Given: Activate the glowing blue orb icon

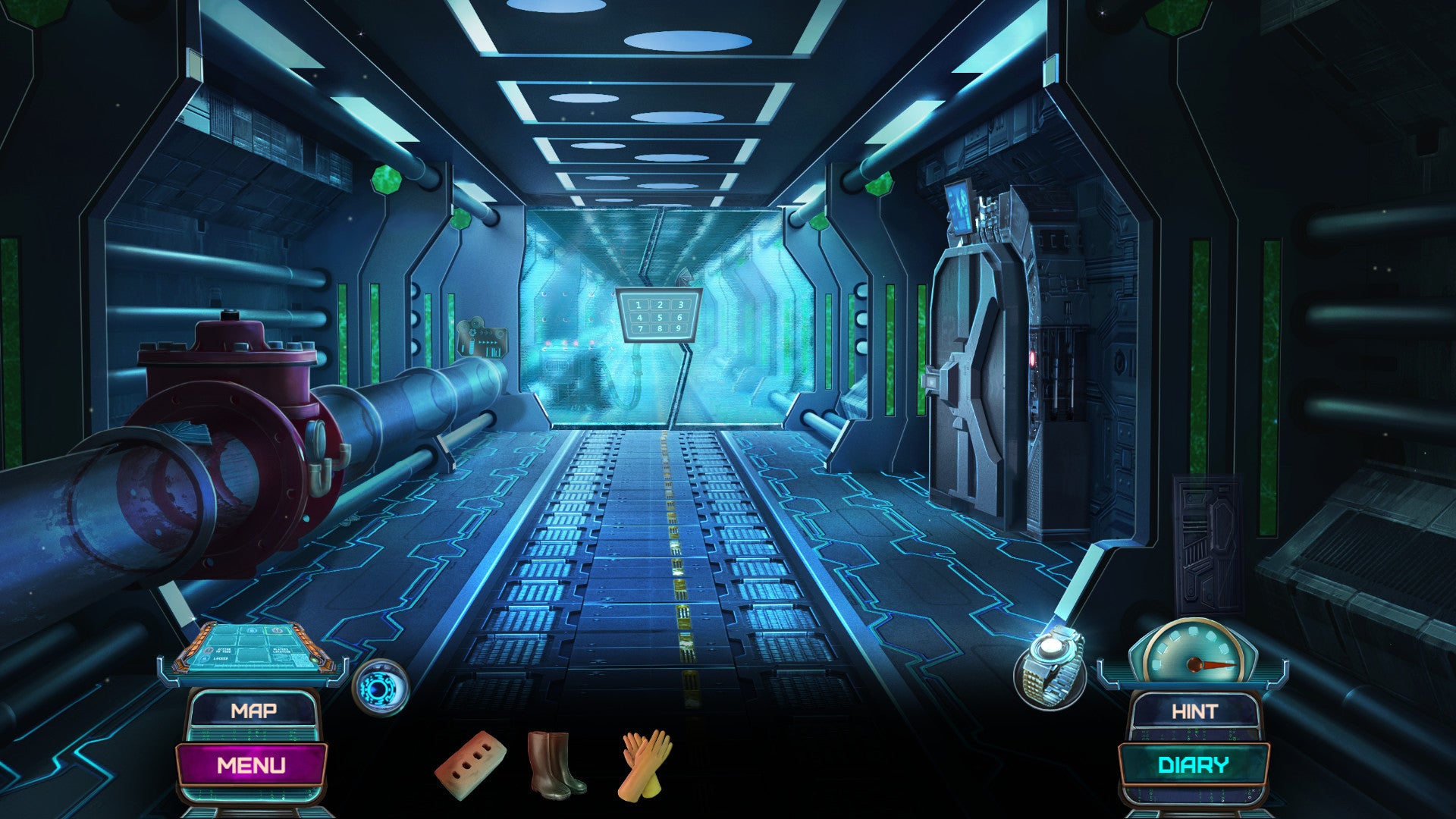Looking at the screenshot, I should [x=381, y=687].
